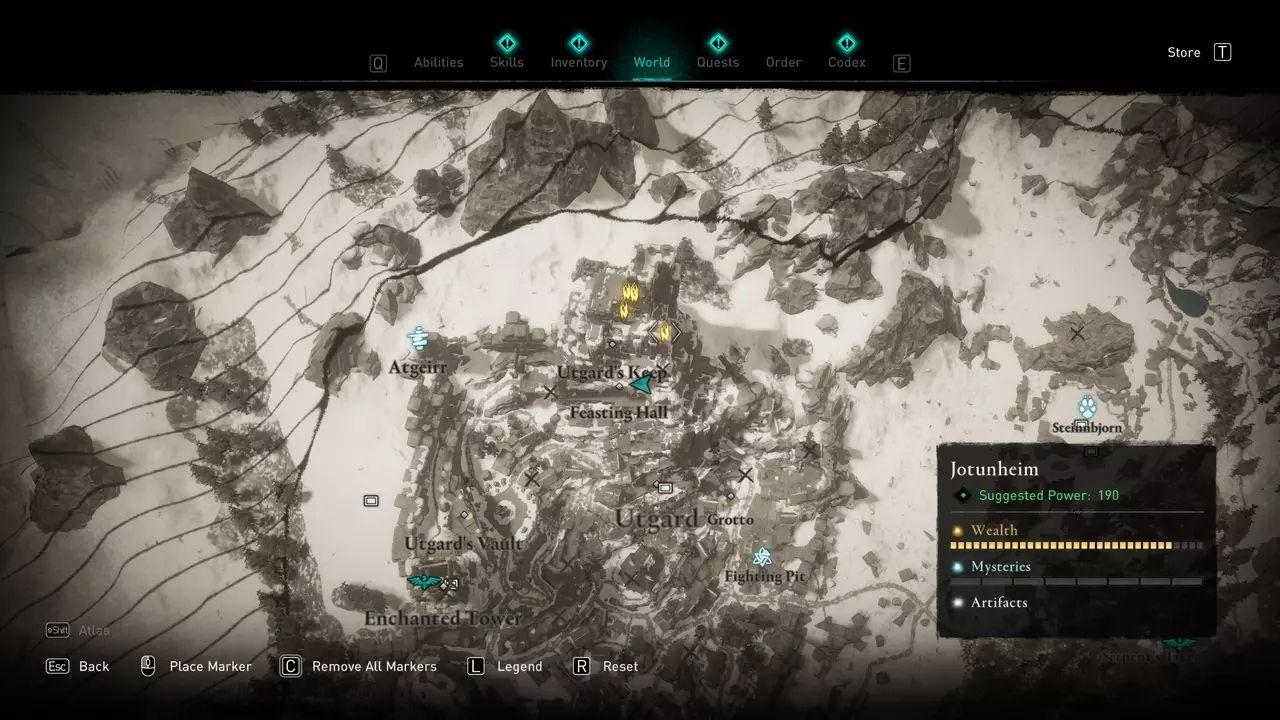Select the Fighting Pit mystery icon
This screenshot has height=720, width=1280.
click(x=763, y=556)
